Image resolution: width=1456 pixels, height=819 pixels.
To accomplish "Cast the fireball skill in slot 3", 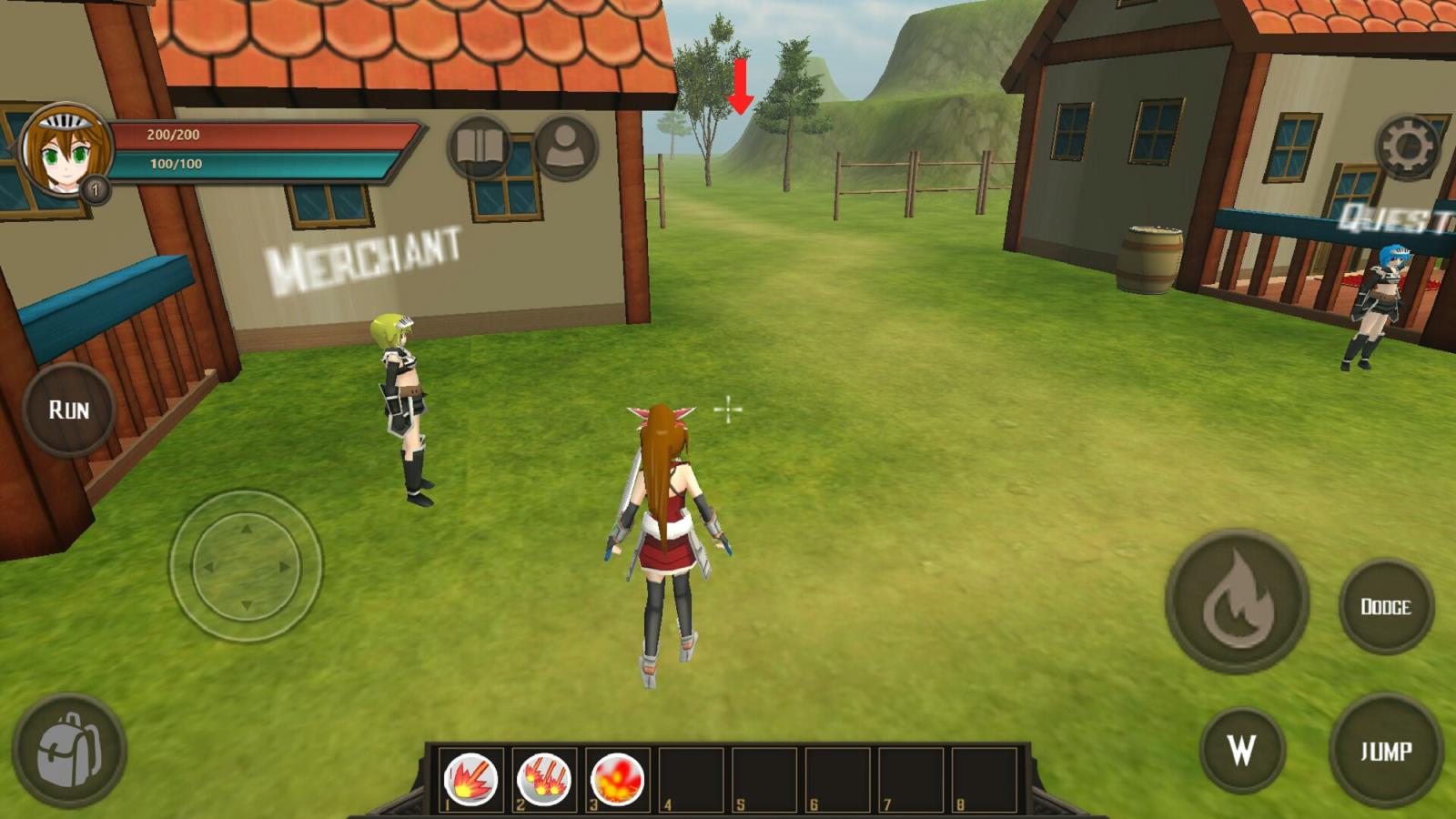I will coord(617,780).
